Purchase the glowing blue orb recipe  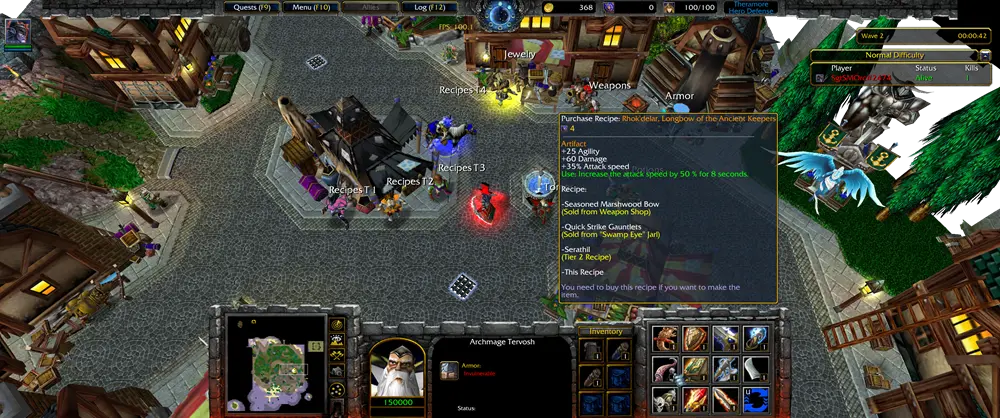755,340
